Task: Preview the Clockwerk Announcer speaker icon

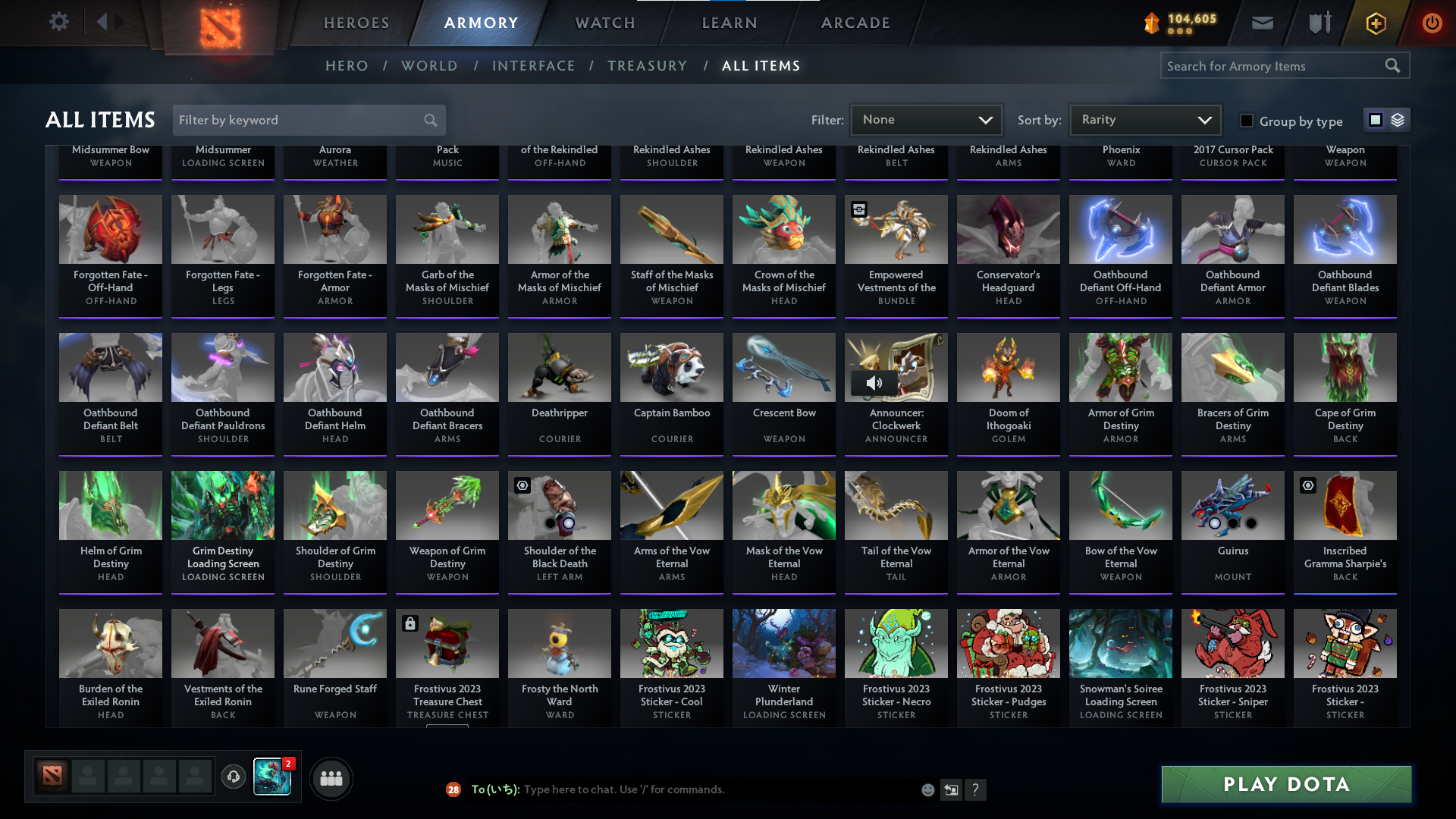Action: [874, 382]
